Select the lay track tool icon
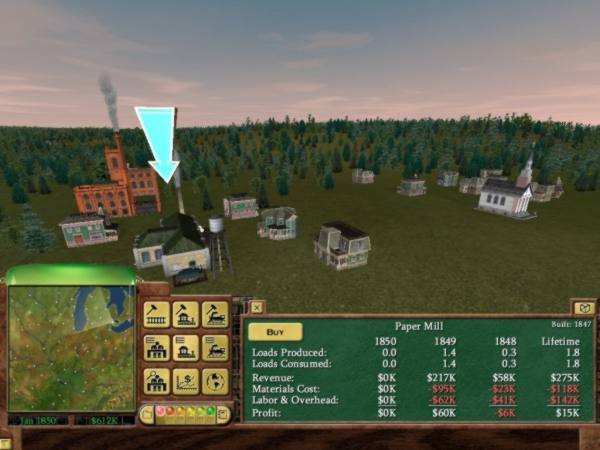Screen dimensions: 600x450 156,315
